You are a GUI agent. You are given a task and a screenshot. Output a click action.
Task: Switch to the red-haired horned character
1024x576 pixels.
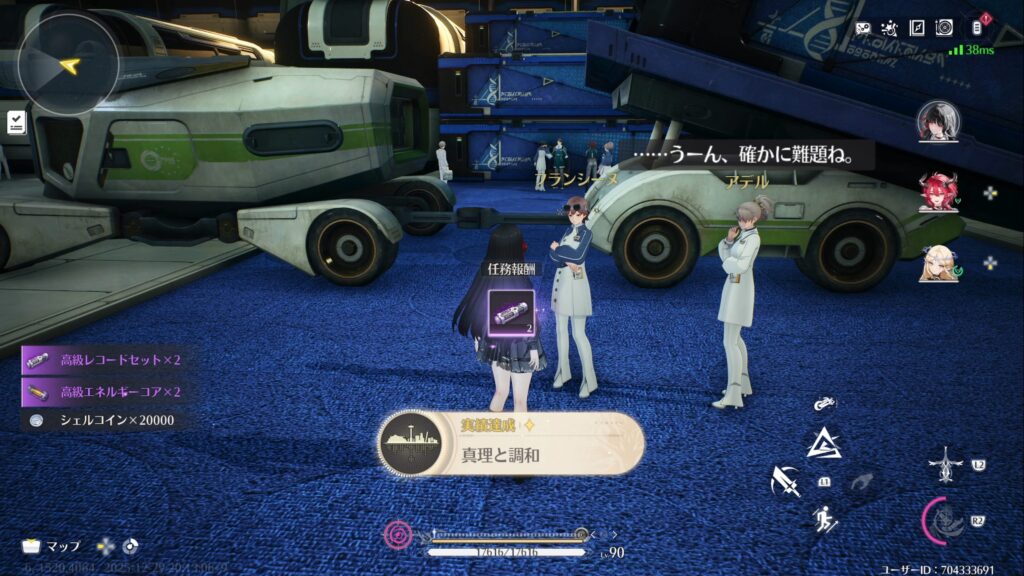point(938,192)
